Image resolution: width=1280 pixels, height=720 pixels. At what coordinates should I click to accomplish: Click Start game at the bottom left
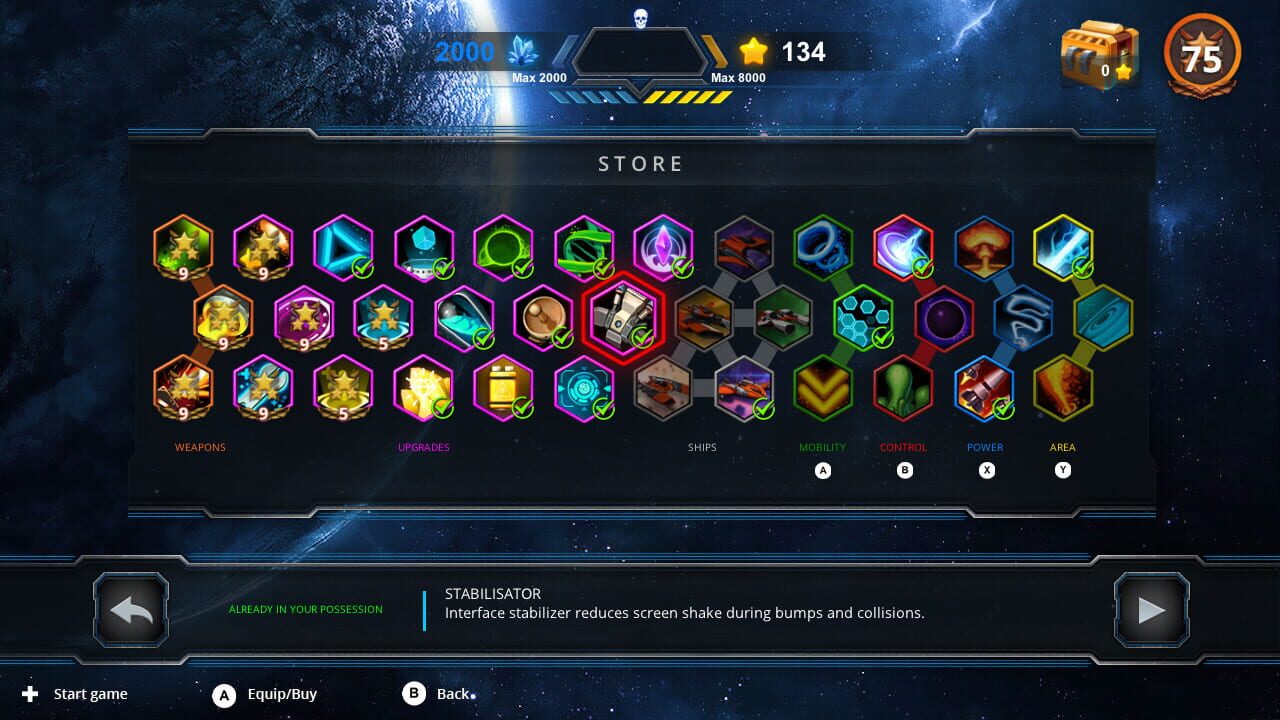click(x=90, y=693)
